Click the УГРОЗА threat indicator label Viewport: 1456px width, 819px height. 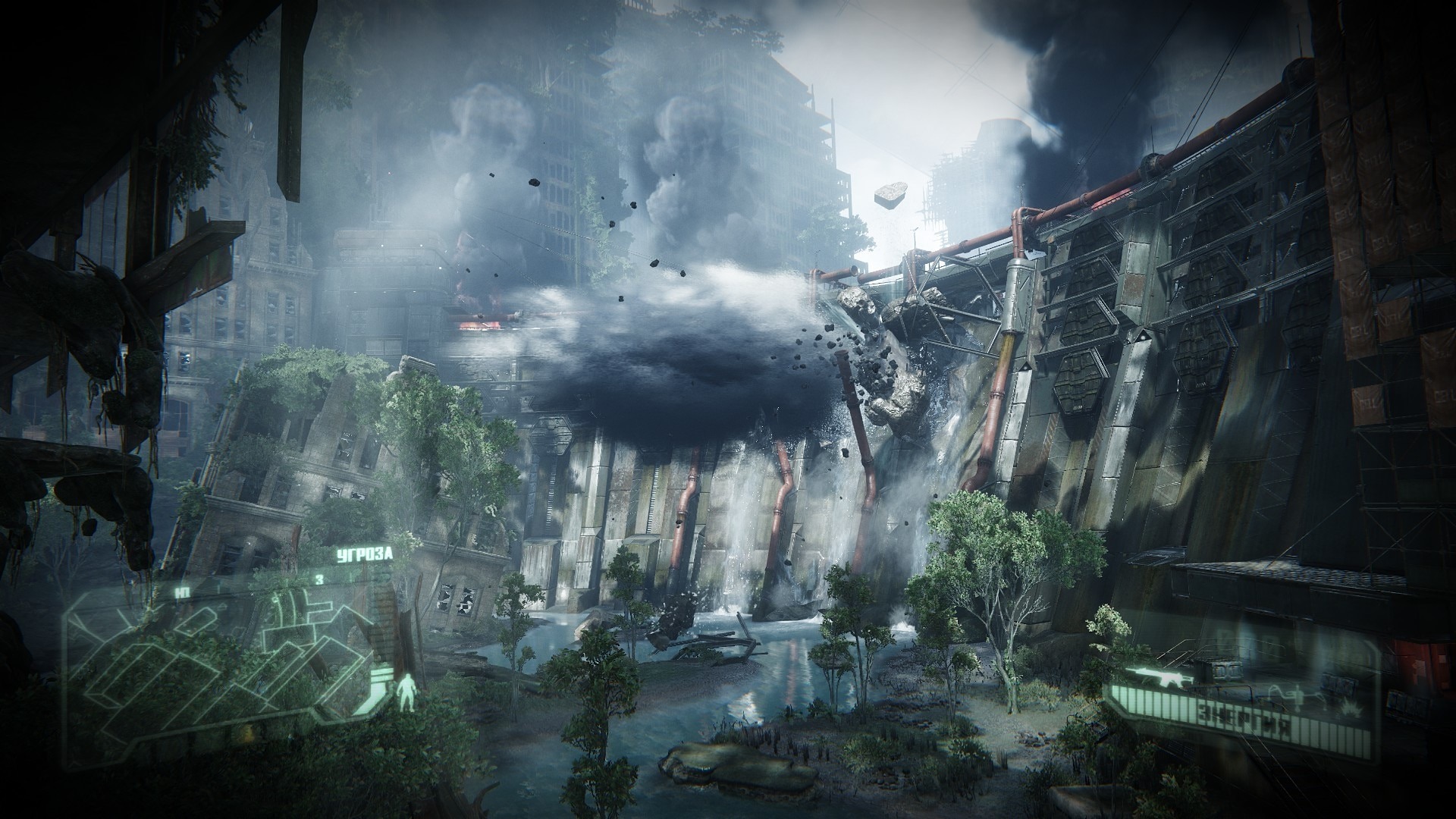[x=365, y=556]
